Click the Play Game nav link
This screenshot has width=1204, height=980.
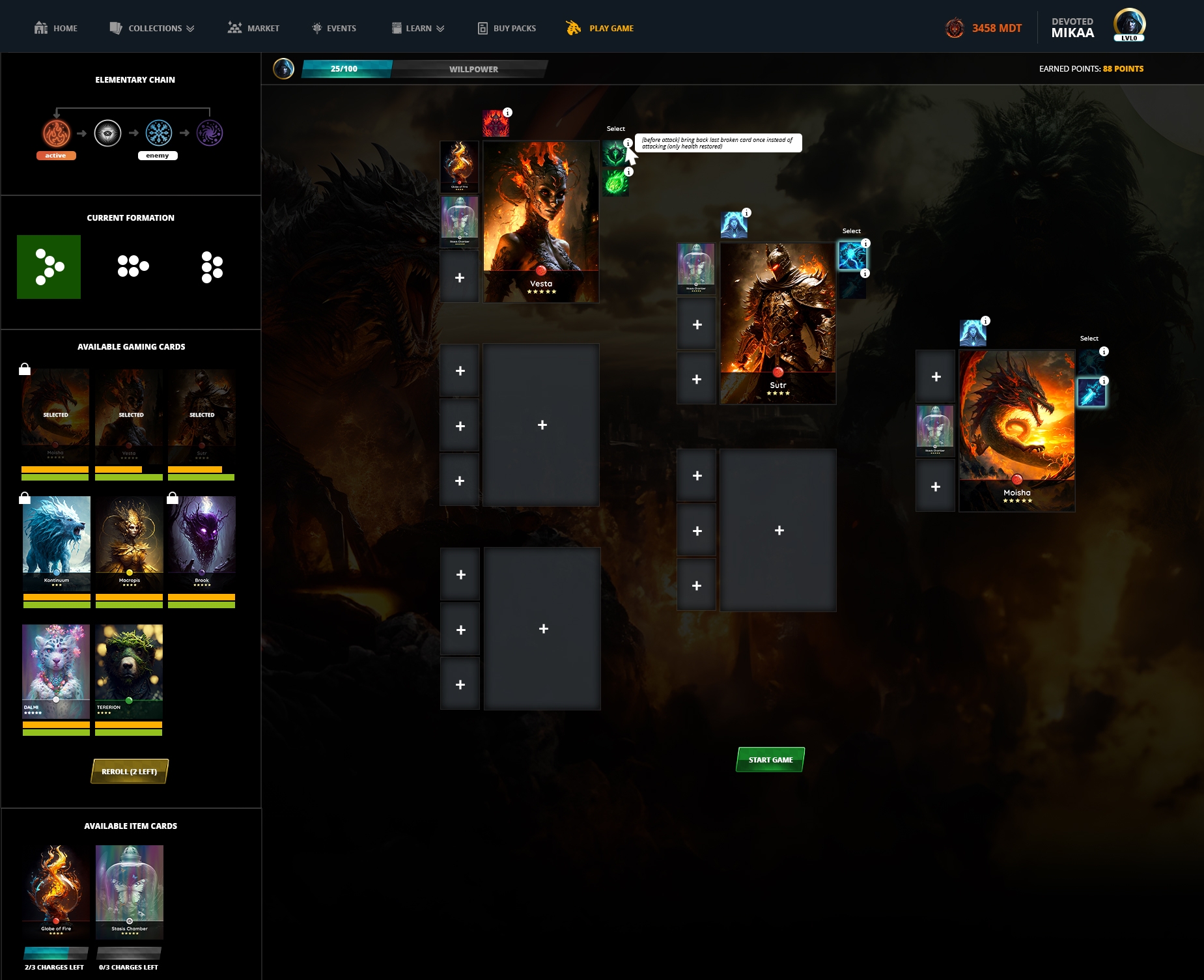(600, 28)
